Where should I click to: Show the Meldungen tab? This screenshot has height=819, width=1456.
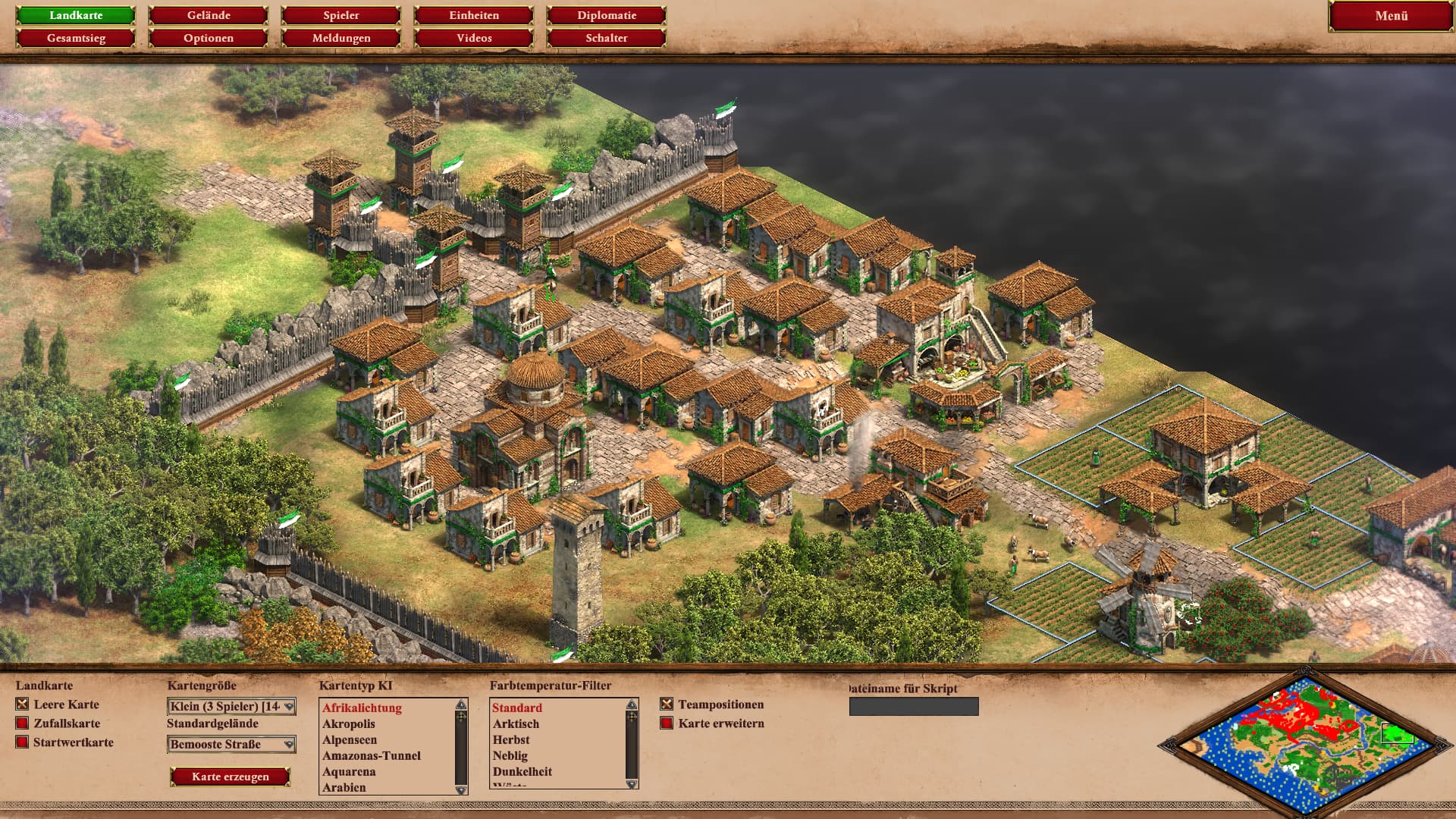341,38
